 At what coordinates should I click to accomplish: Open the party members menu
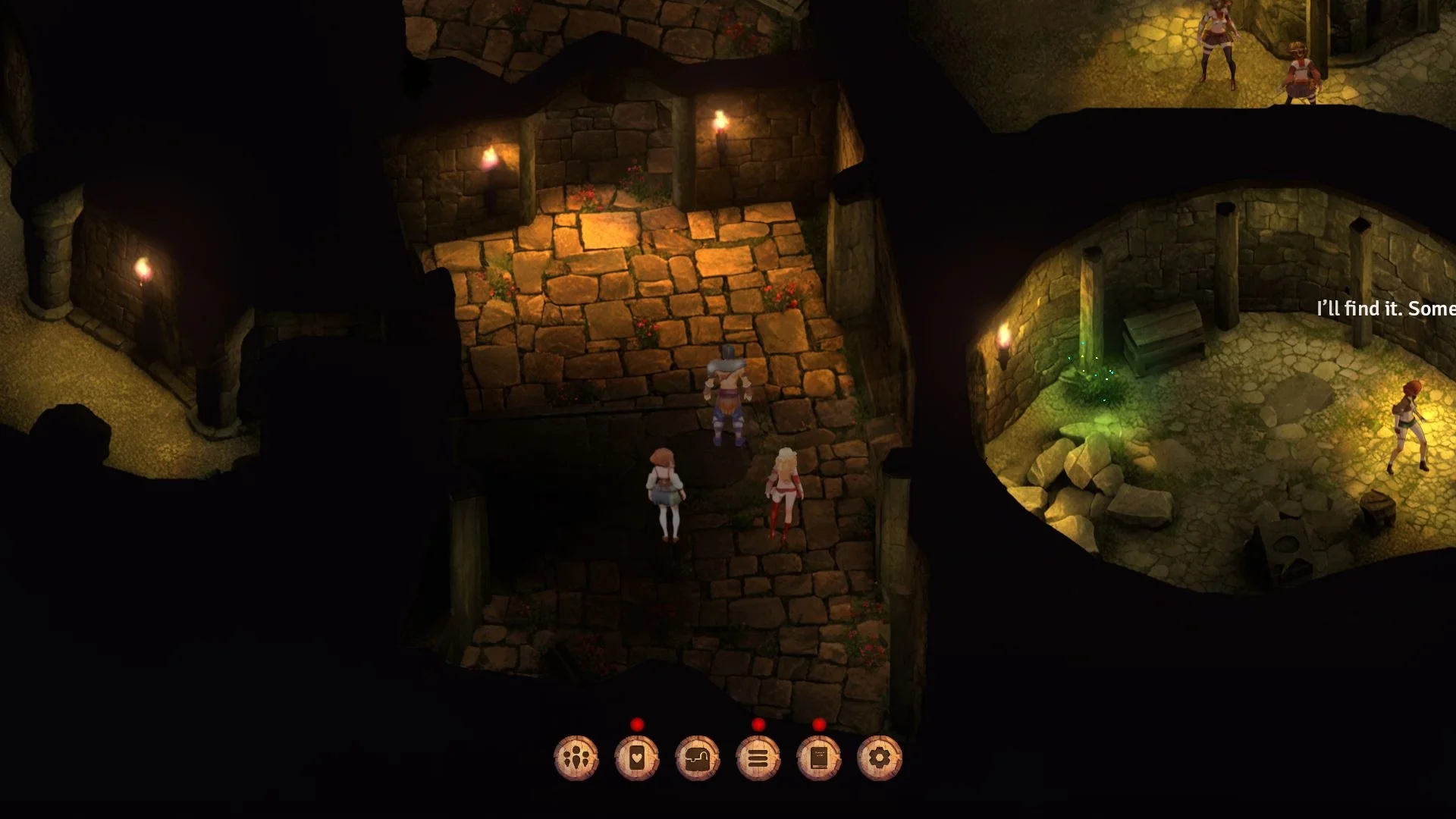click(x=576, y=758)
